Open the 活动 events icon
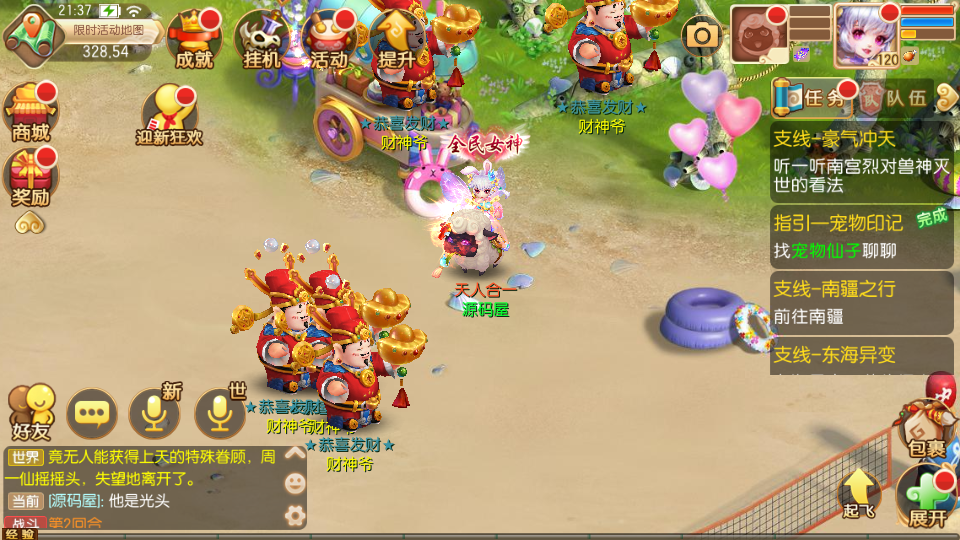 [329, 41]
